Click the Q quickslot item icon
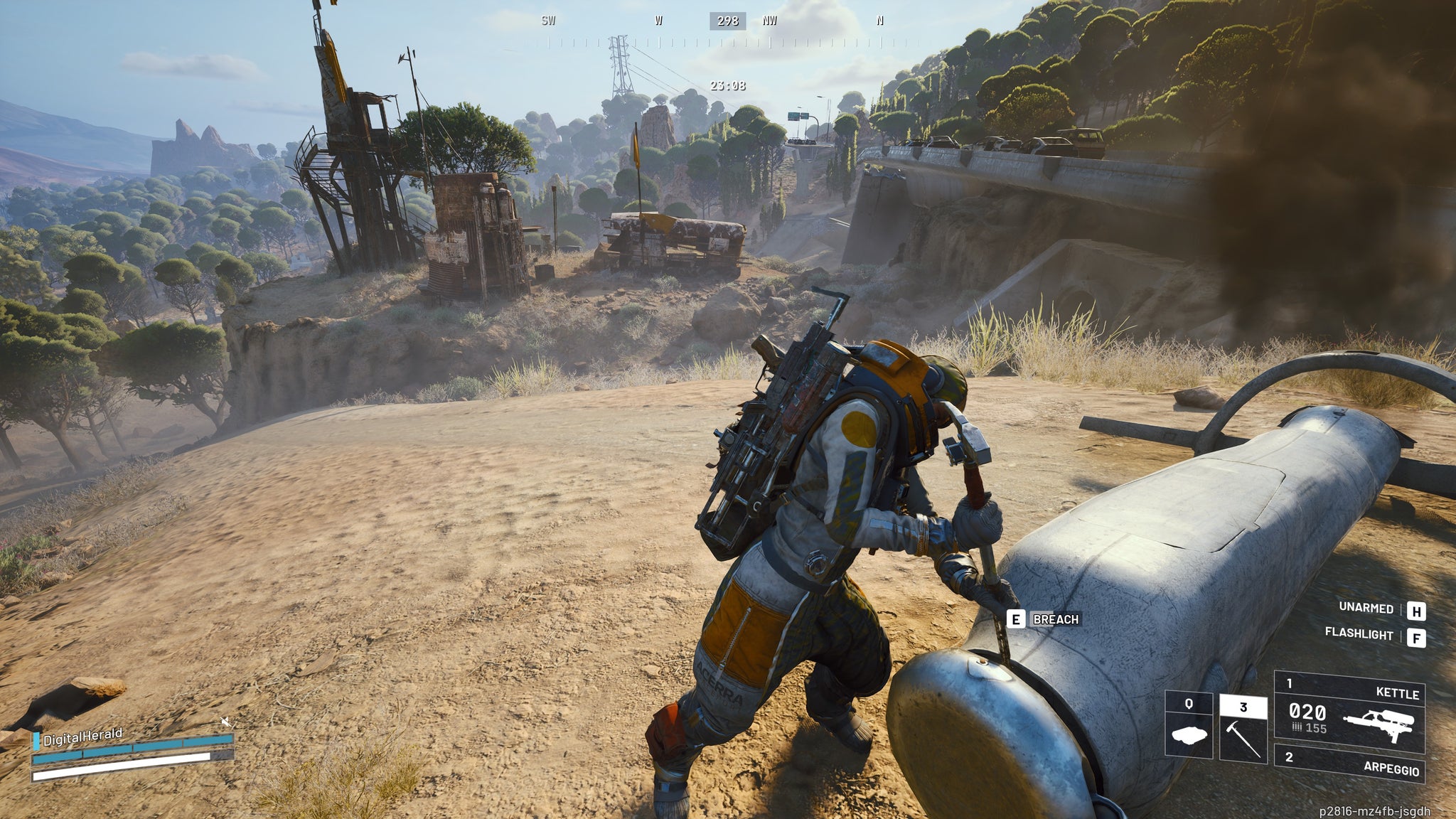The height and width of the screenshot is (819, 1456). click(1188, 734)
